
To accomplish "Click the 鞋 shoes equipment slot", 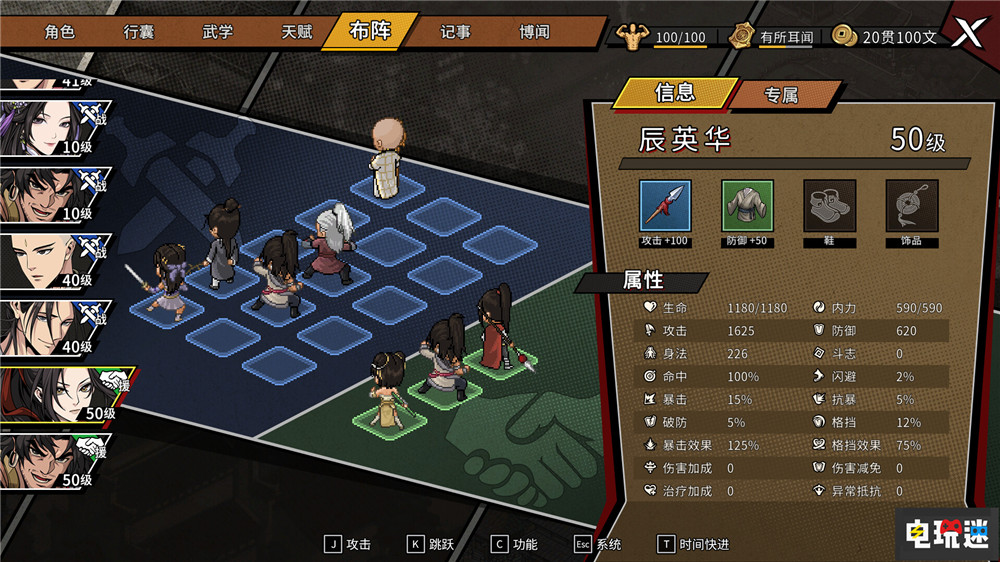I will click(830, 207).
